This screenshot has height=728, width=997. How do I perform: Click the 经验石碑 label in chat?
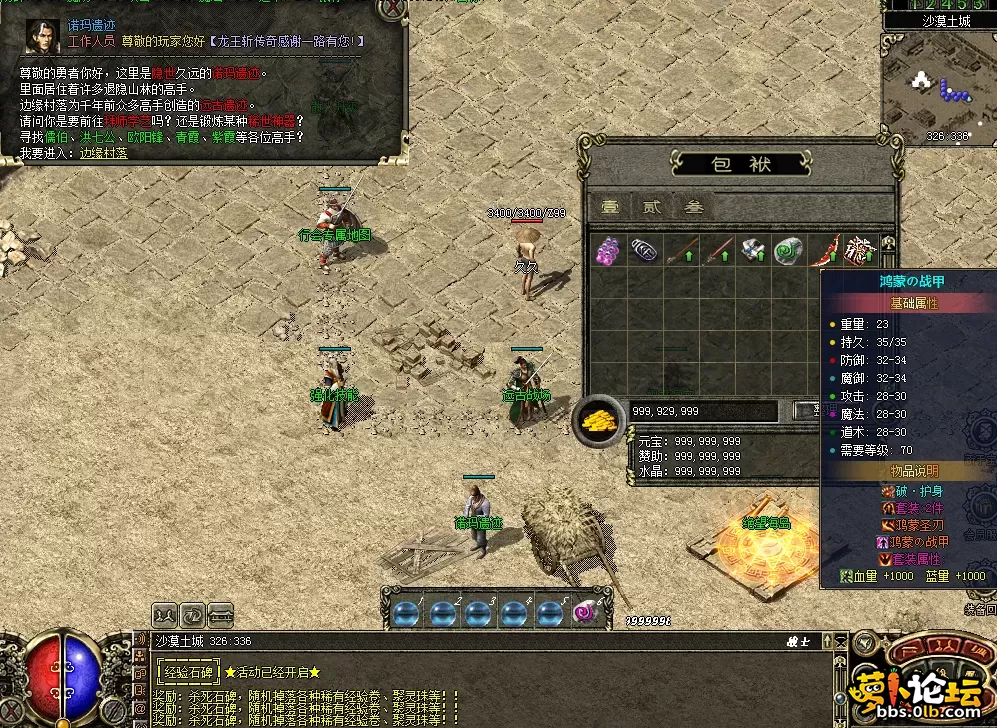[x=188, y=672]
